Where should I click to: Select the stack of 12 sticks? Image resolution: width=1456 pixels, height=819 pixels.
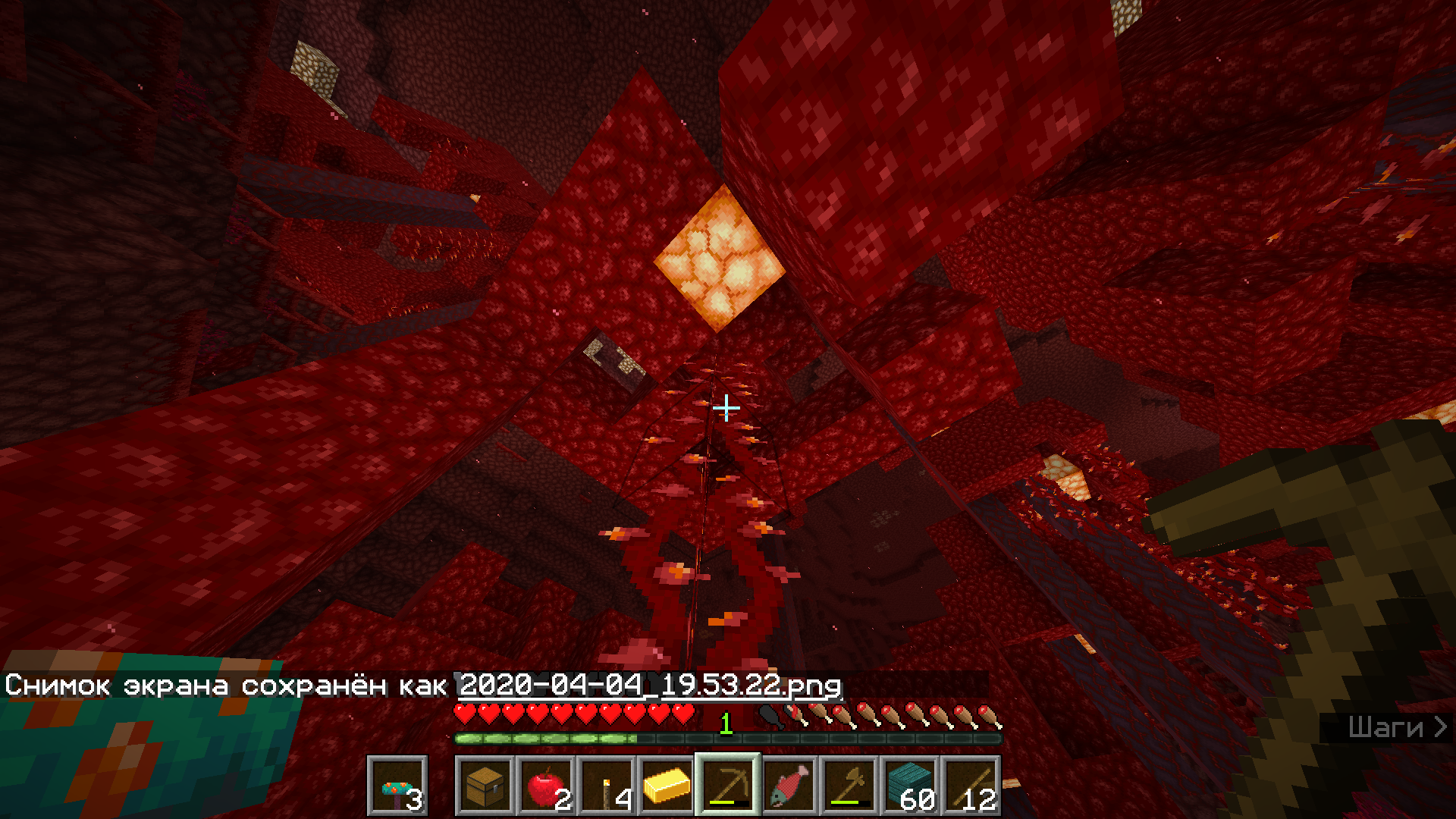point(971,786)
